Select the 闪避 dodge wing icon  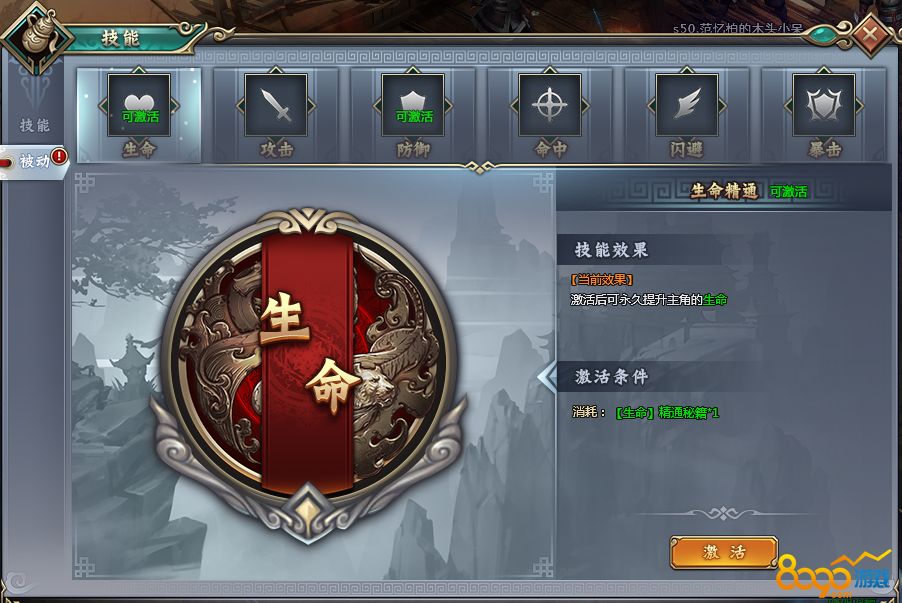[x=687, y=105]
